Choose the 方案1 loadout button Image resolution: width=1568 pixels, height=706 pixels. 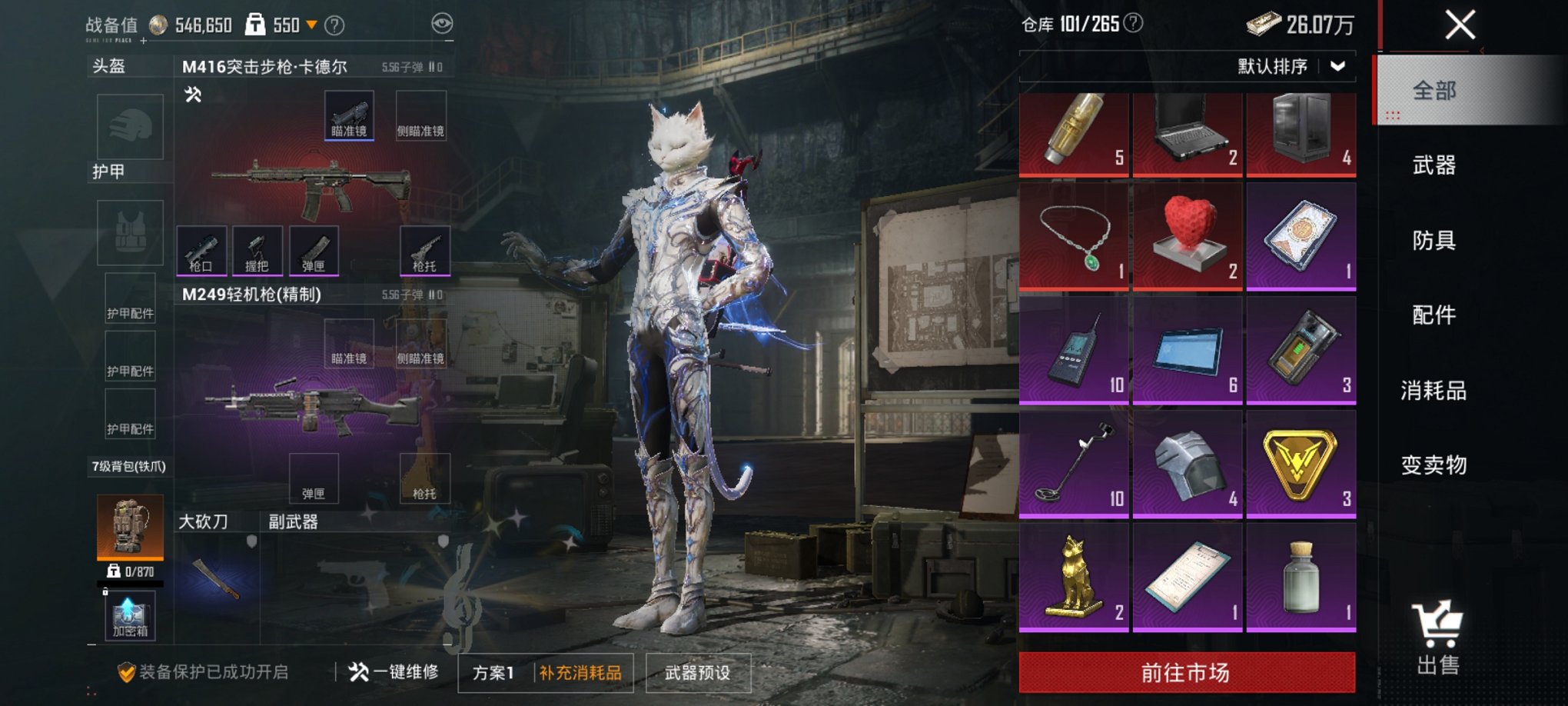[x=493, y=673]
